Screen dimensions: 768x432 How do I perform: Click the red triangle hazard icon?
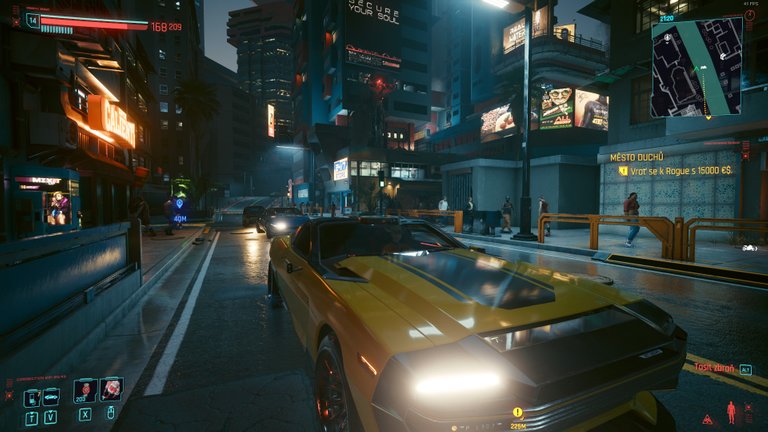[x=708, y=418]
